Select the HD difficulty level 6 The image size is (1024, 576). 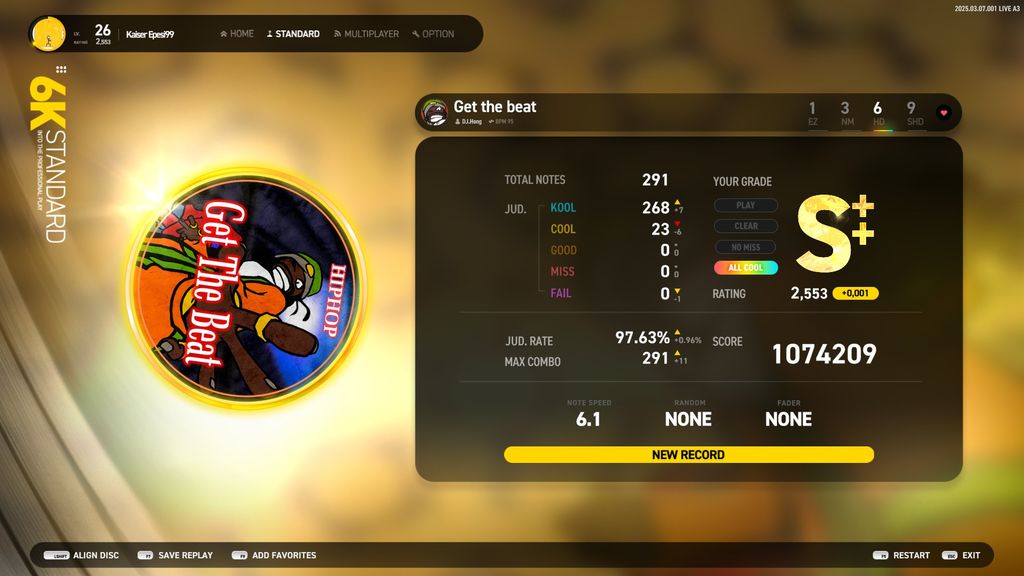878,113
